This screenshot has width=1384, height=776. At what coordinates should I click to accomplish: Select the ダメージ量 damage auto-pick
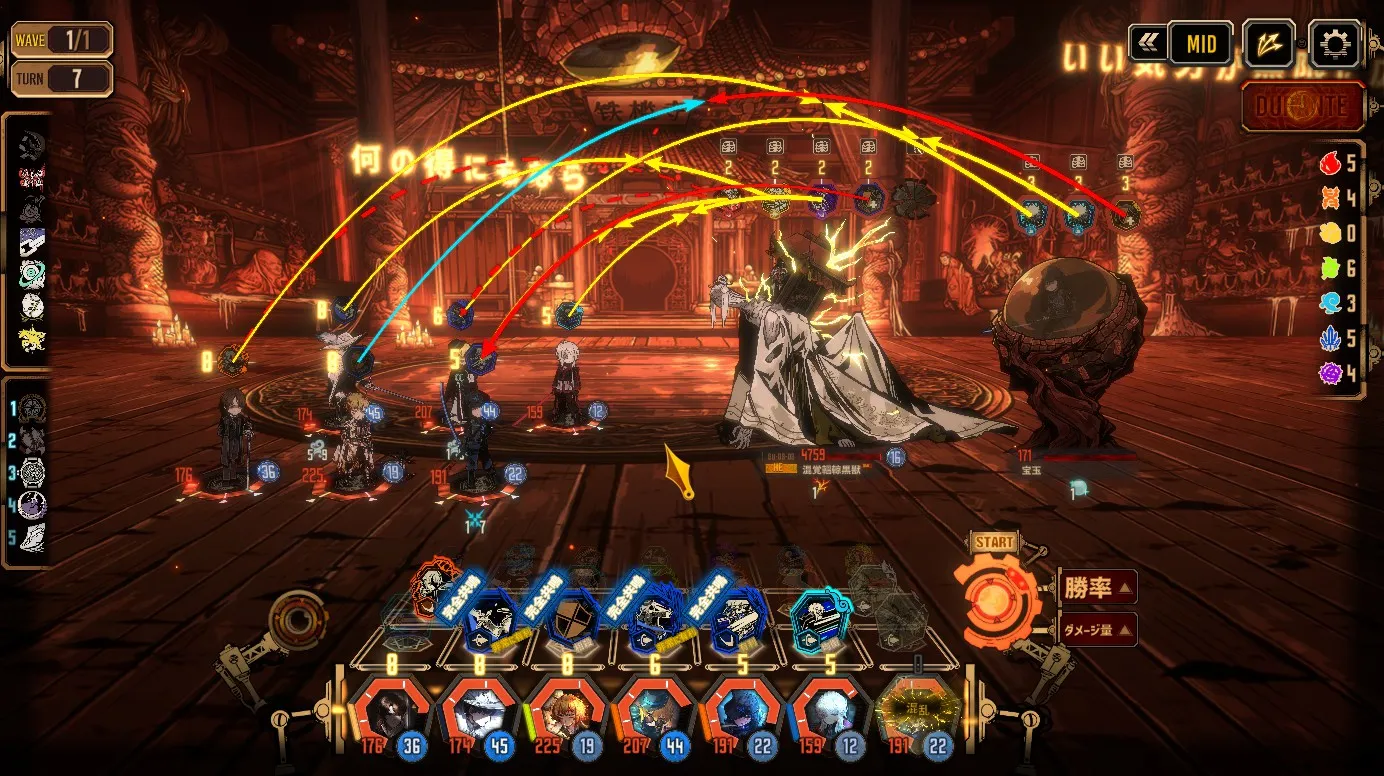point(1096,629)
